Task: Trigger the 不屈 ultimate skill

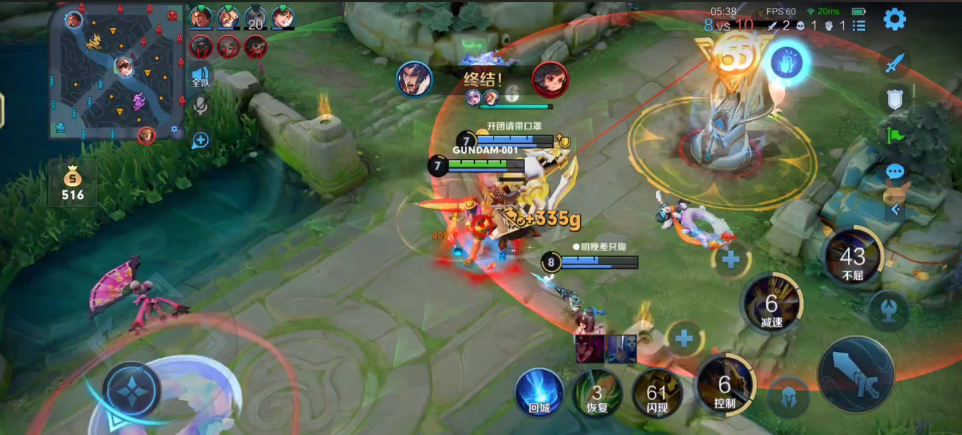Action: tap(852, 258)
